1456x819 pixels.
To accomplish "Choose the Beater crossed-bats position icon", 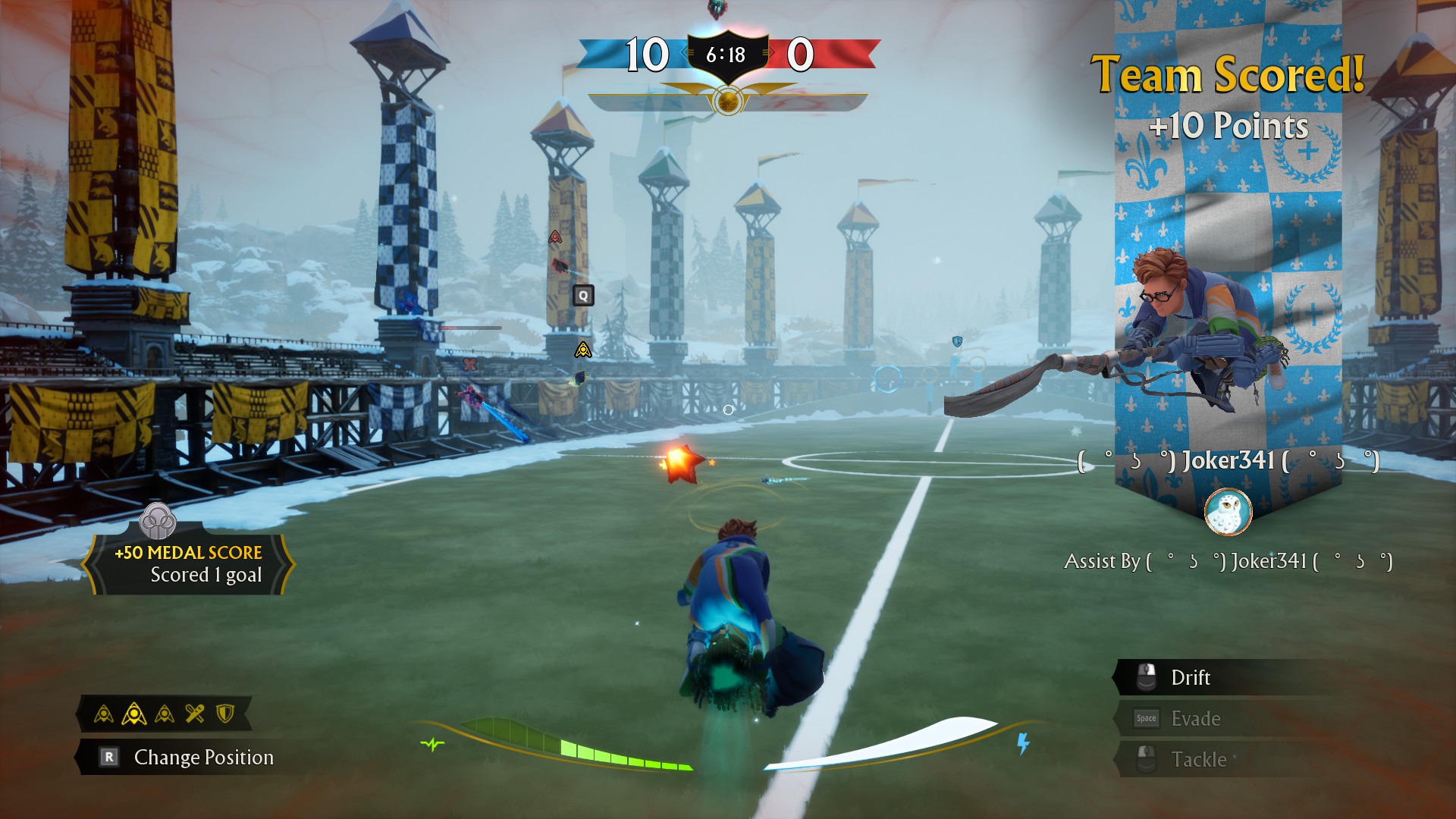I will (195, 714).
